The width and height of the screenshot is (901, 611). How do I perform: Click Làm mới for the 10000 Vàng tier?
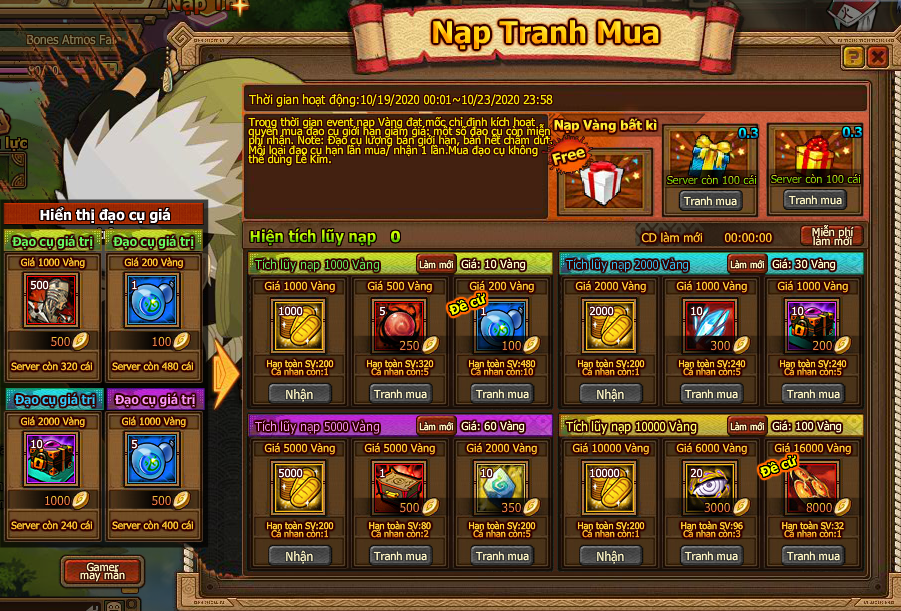pyautogui.click(x=747, y=426)
